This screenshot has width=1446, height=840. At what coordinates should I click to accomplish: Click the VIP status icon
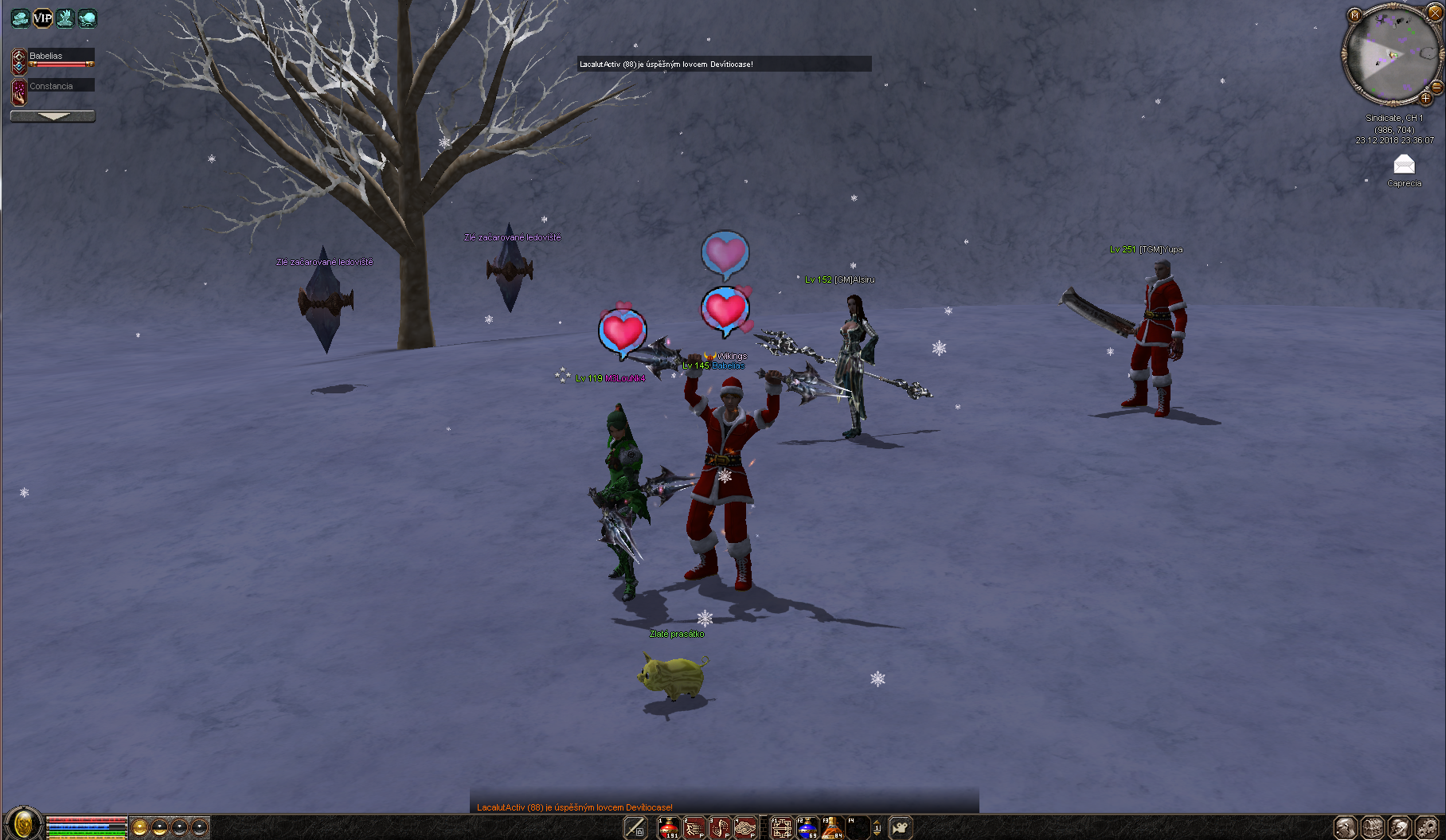tap(42, 18)
